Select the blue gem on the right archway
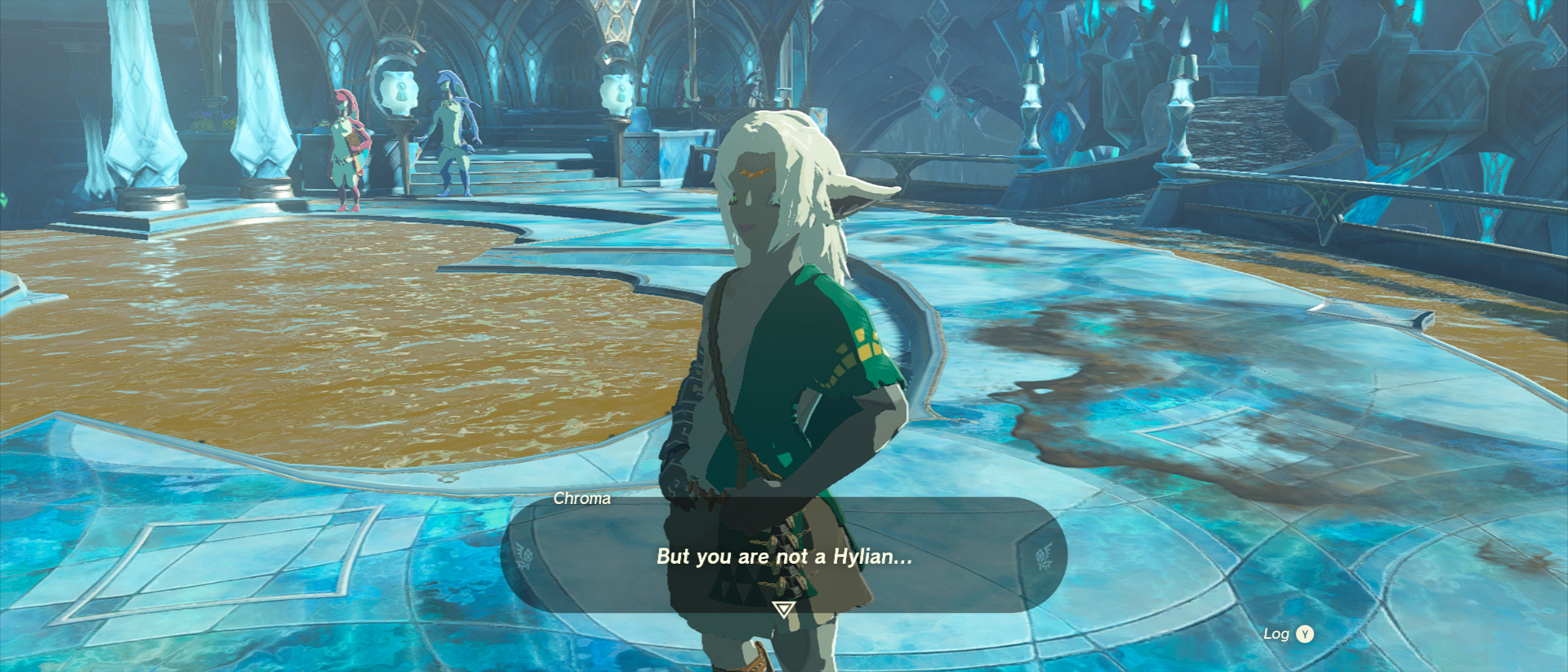 click(x=1060, y=126)
